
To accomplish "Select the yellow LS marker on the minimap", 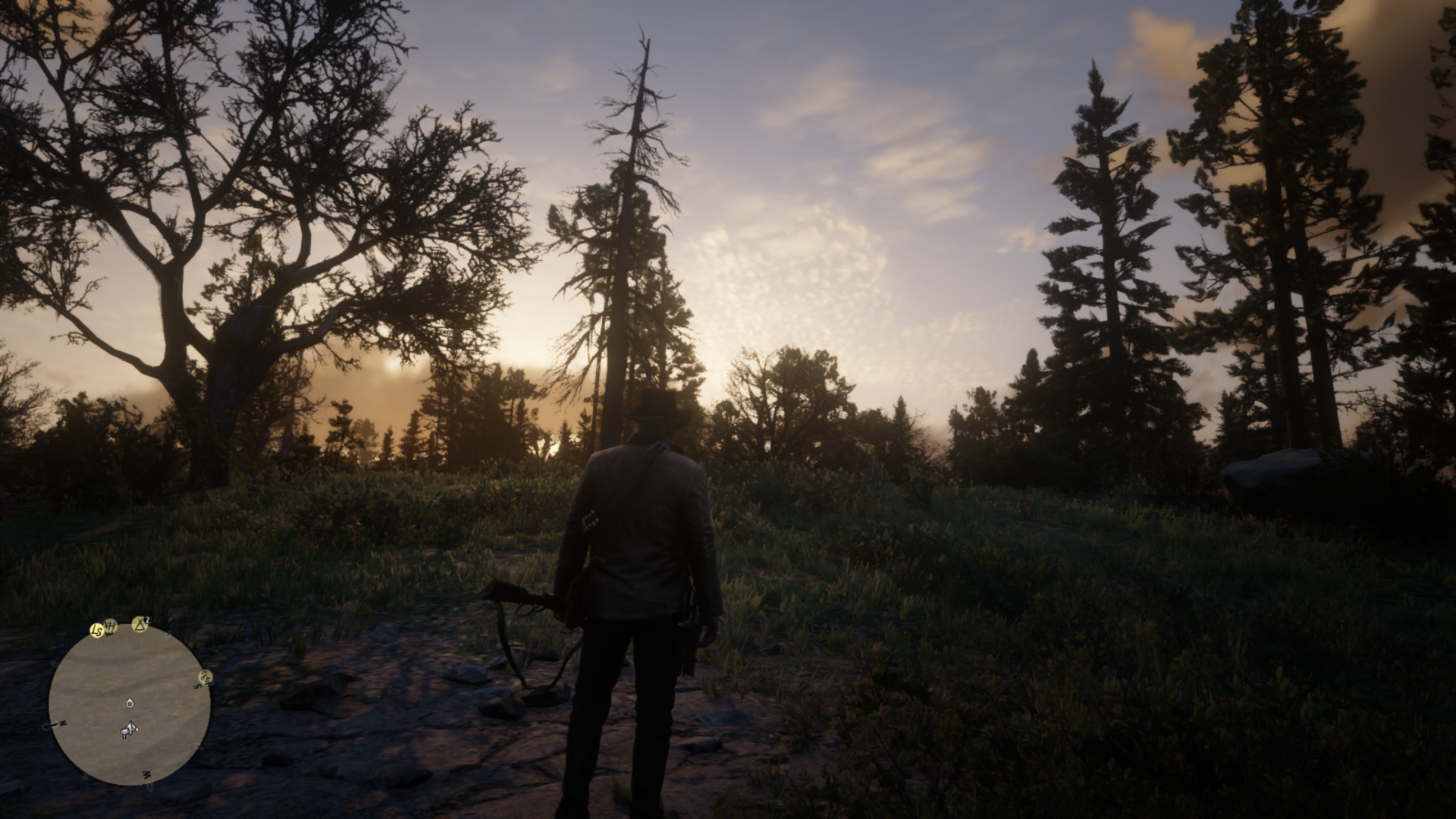I will (x=96, y=630).
